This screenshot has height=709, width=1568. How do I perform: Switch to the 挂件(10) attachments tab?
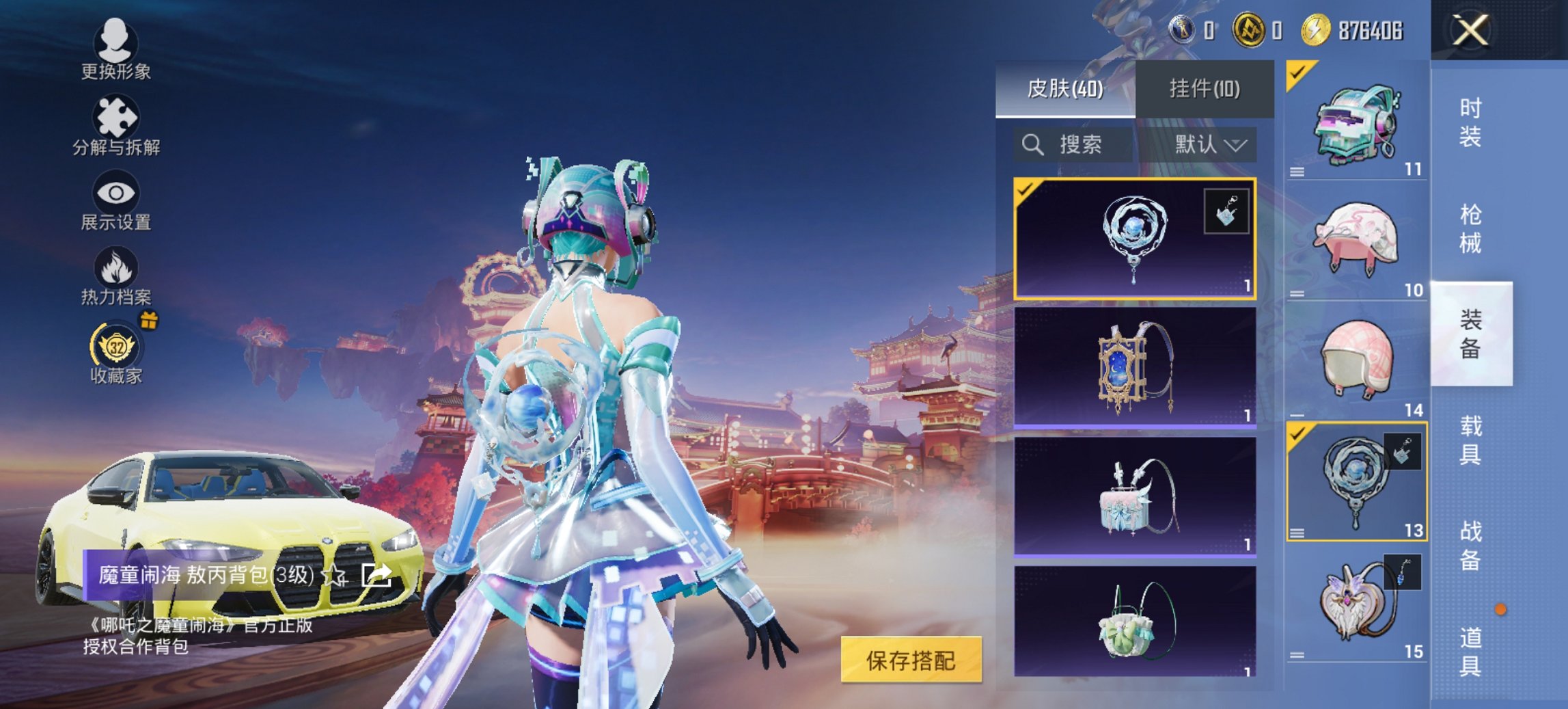(1205, 90)
